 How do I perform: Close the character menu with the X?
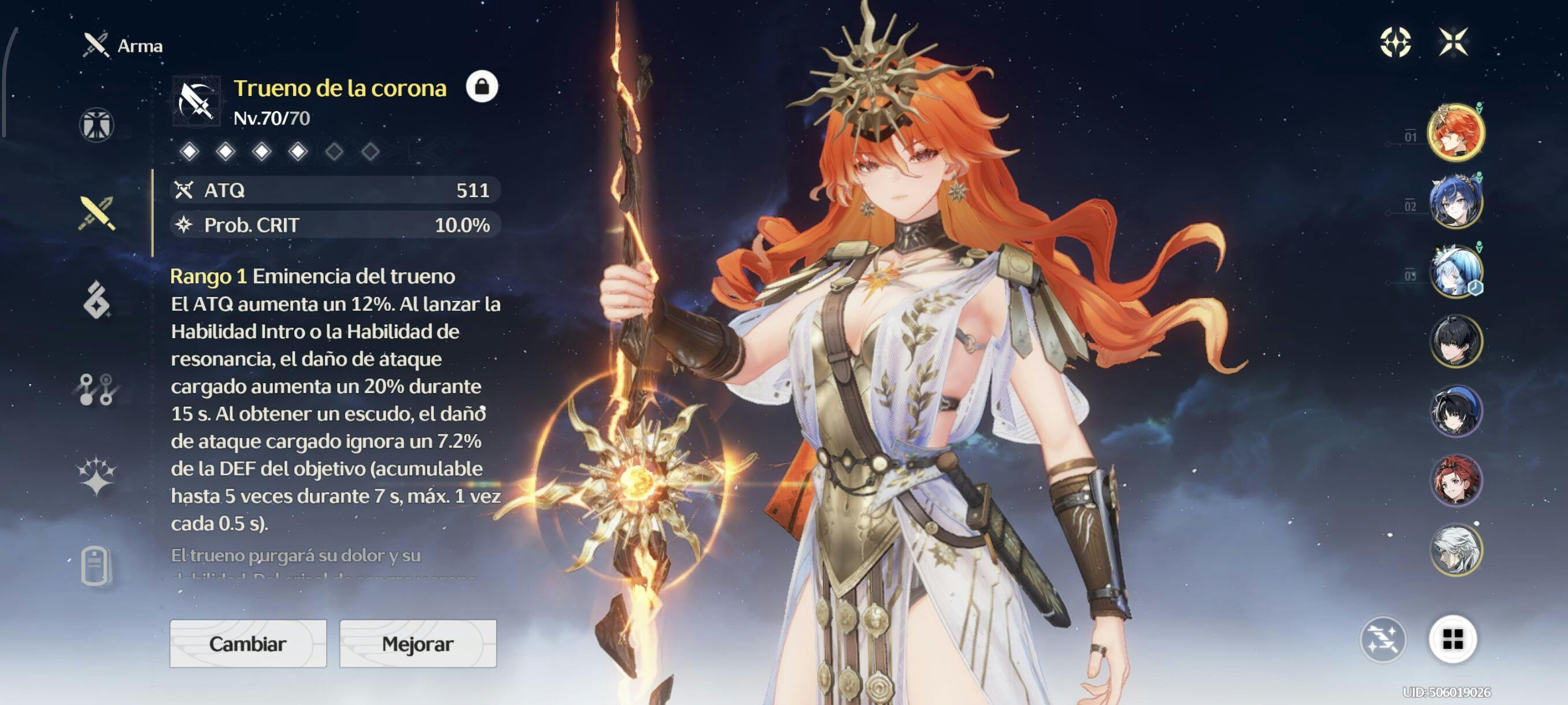1453,42
